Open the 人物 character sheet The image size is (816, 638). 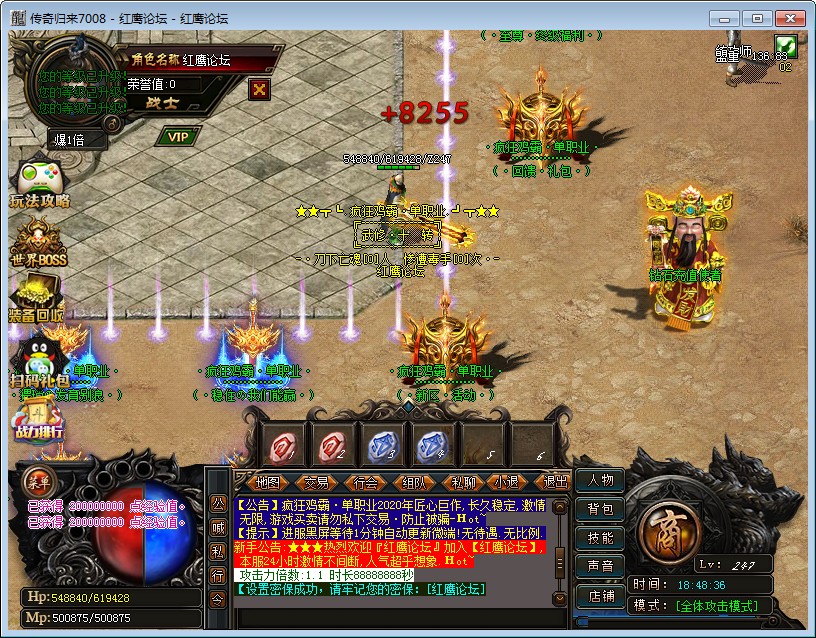(x=600, y=481)
